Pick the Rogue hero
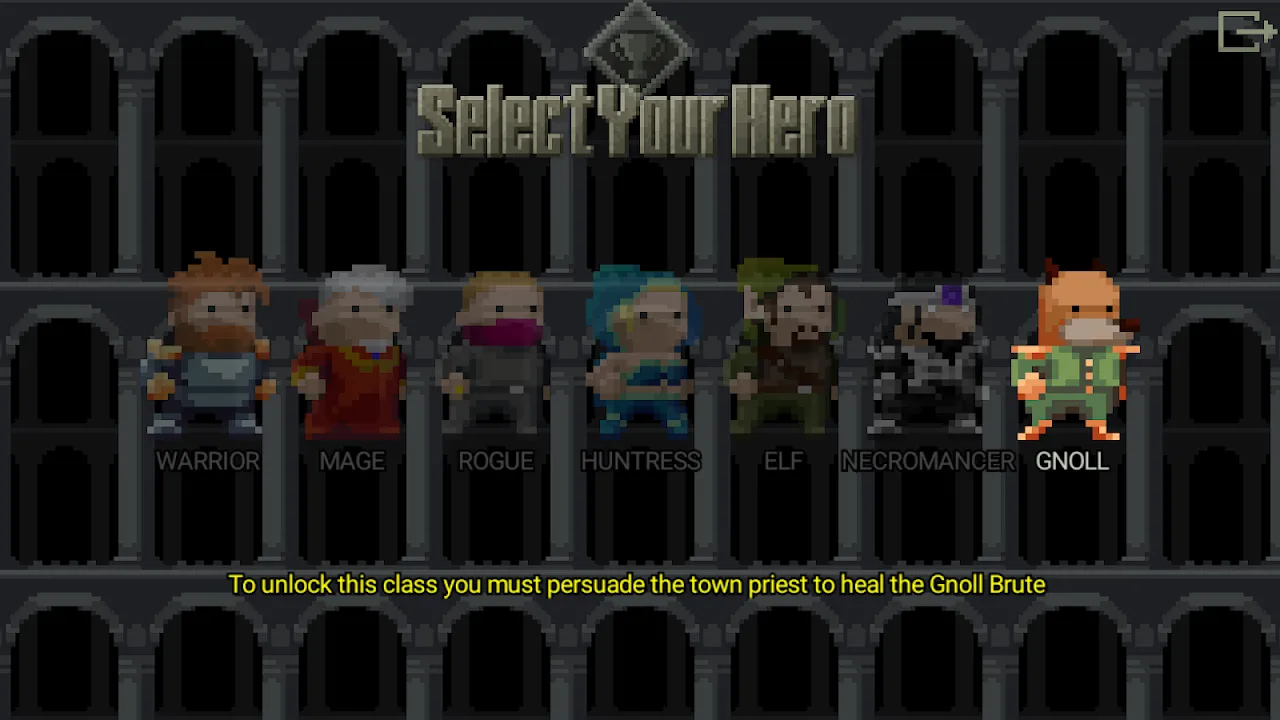Viewport: 1280px width, 720px height. (x=496, y=350)
